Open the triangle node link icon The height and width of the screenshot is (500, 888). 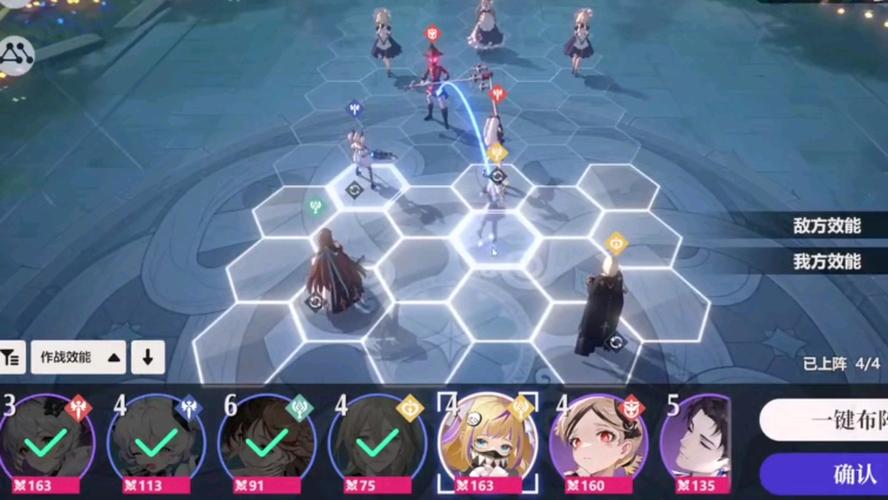pyautogui.click(x=17, y=55)
